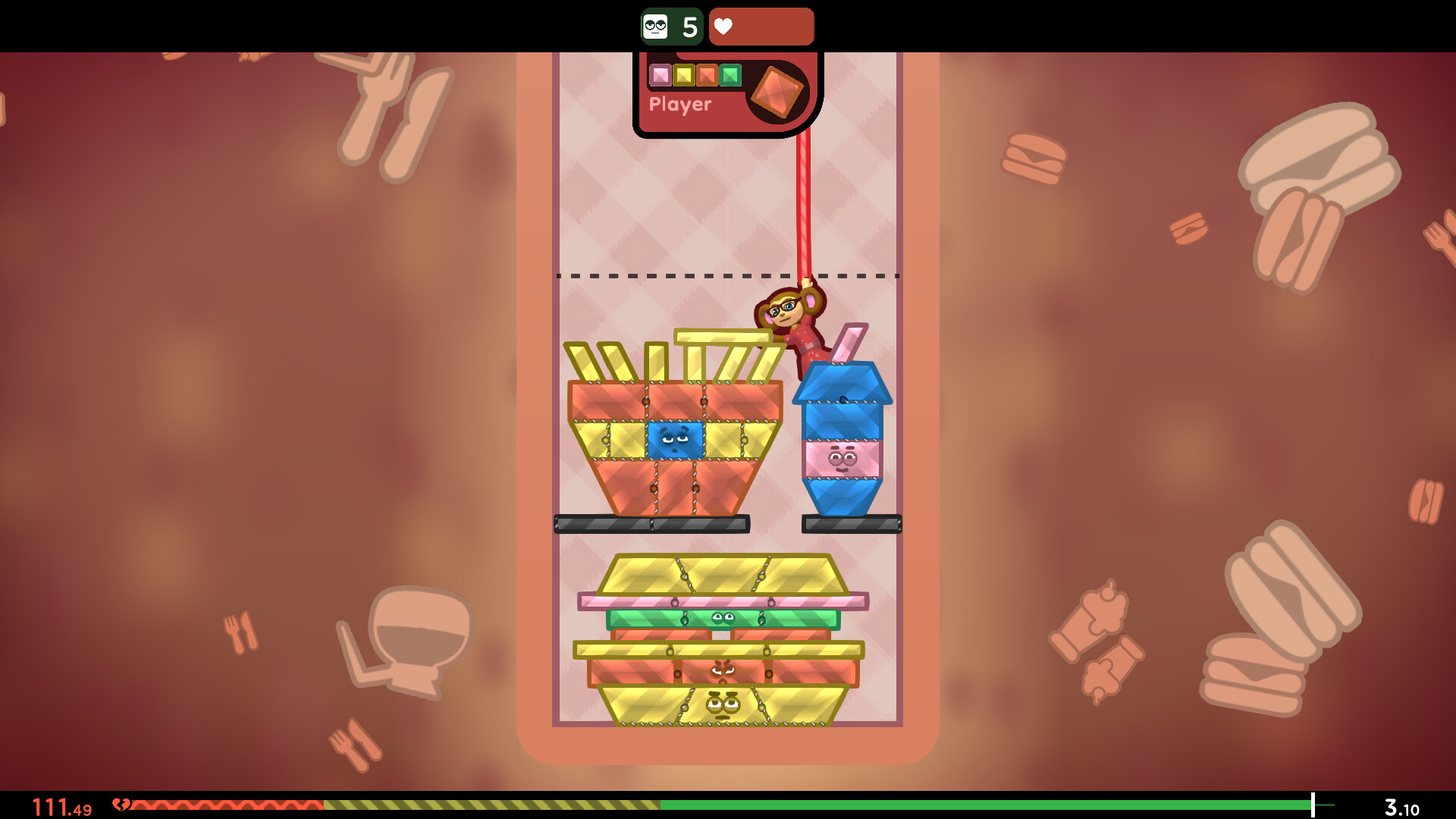The width and height of the screenshot is (1456, 819).
Task: Click the white heart in the health bar
Action: (723, 26)
